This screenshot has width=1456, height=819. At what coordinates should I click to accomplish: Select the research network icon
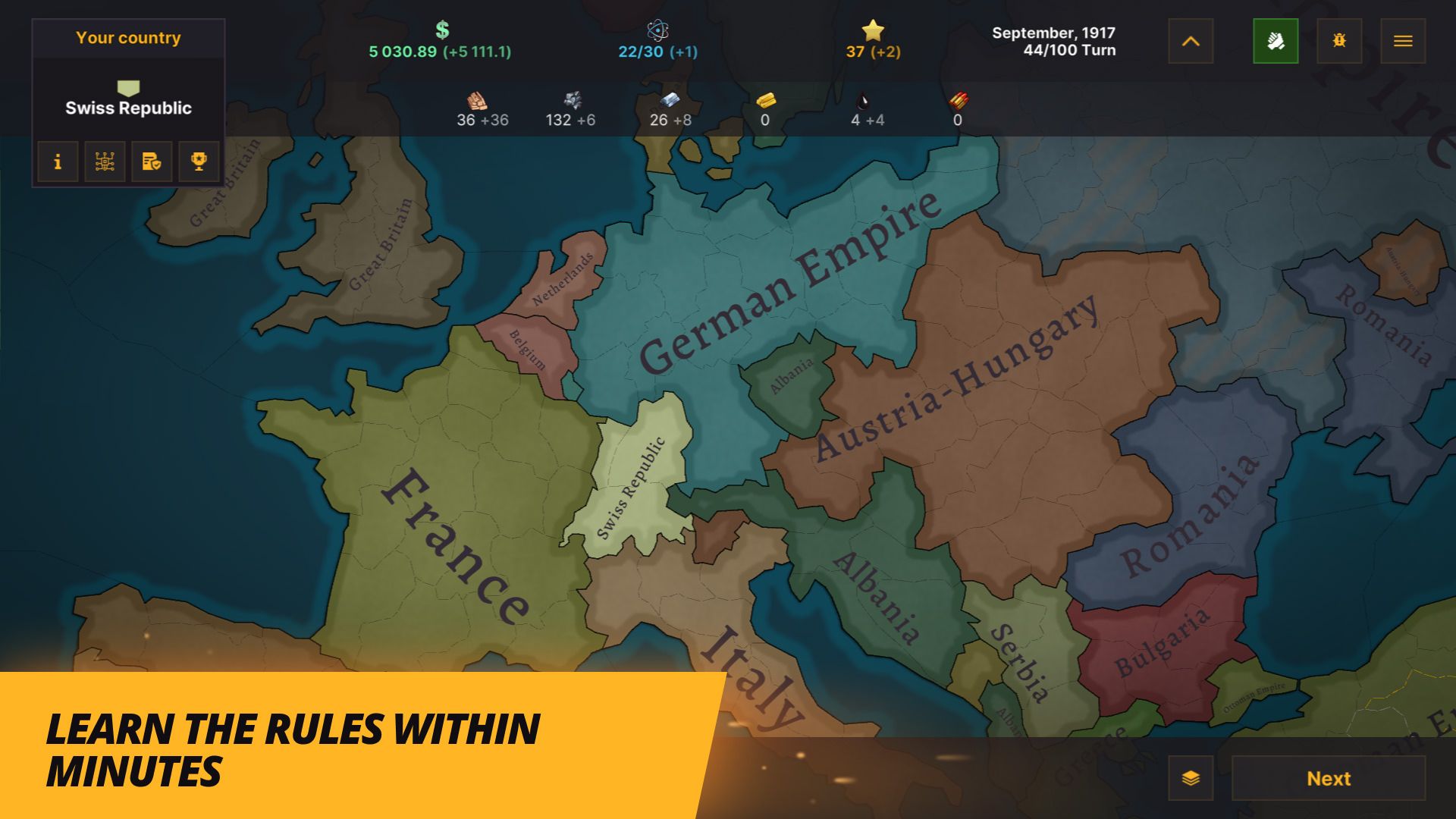pyautogui.click(x=105, y=161)
